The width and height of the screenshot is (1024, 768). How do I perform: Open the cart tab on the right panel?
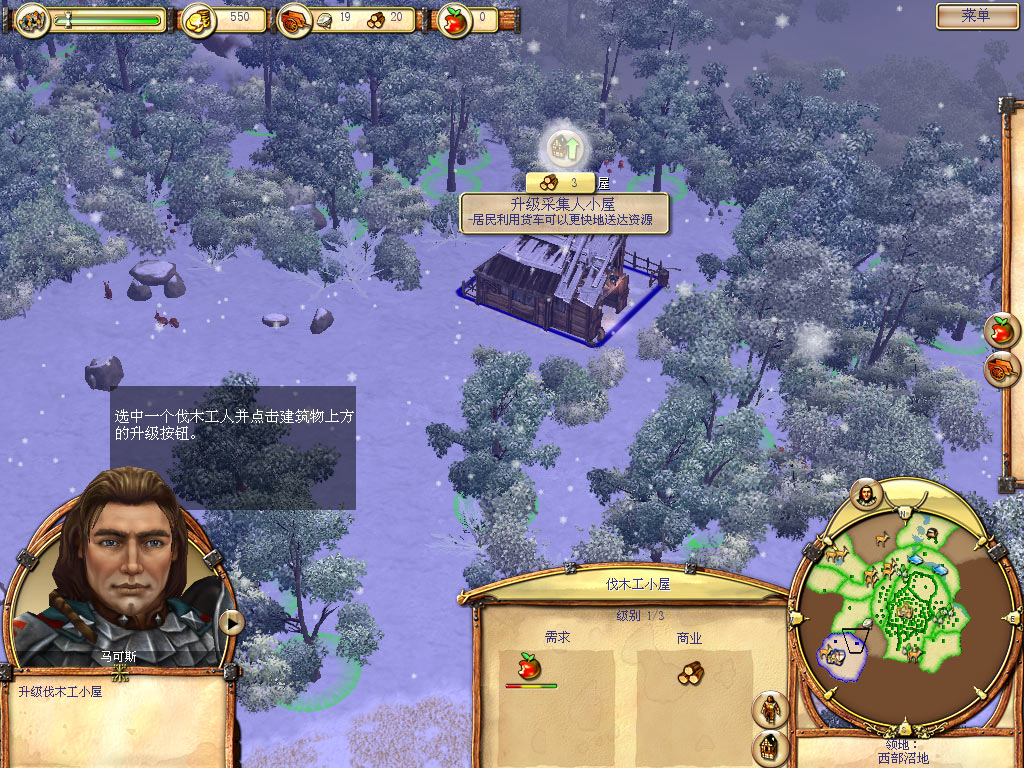pyautogui.click(x=1001, y=369)
